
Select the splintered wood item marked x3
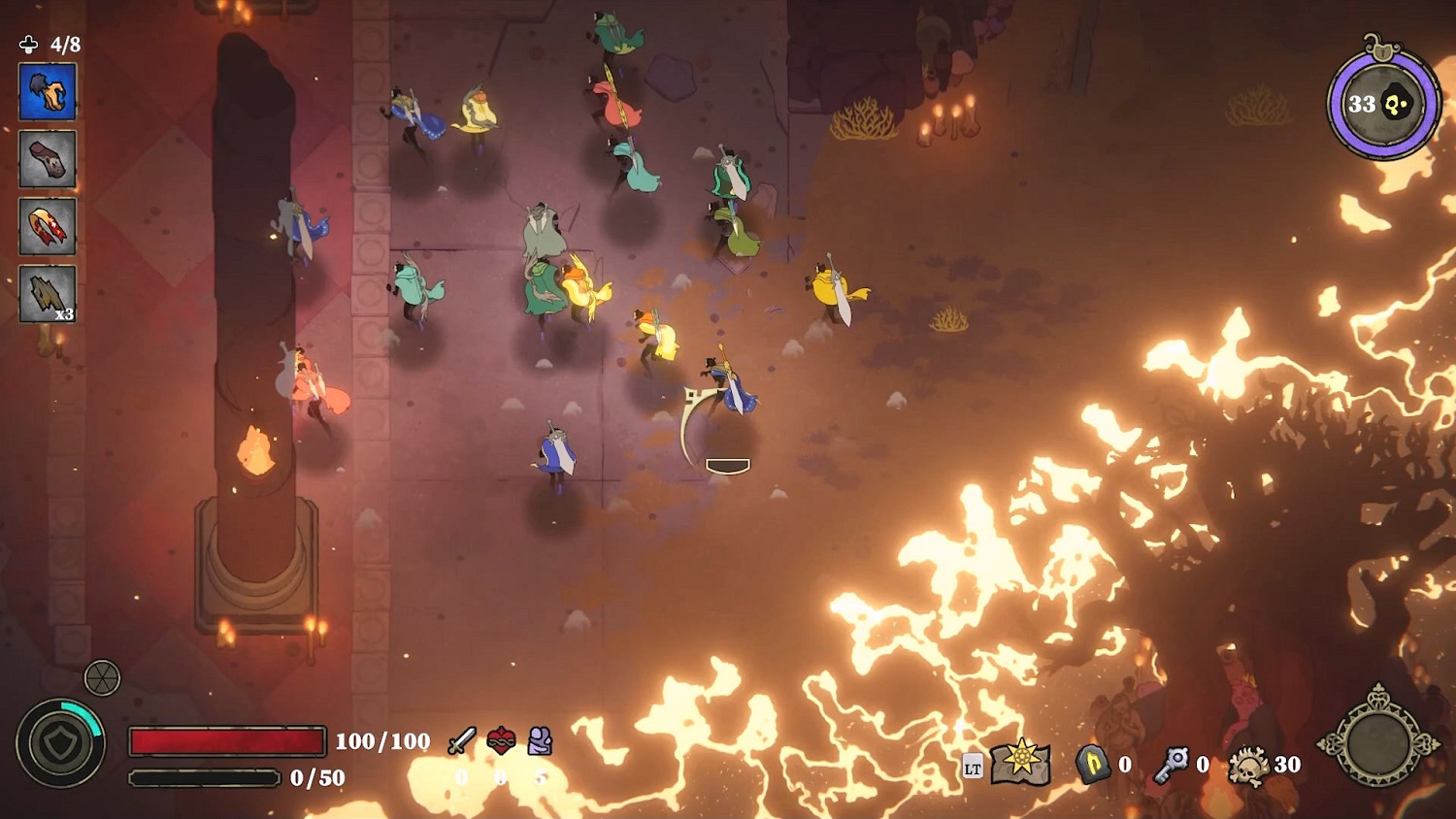coord(48,293)
